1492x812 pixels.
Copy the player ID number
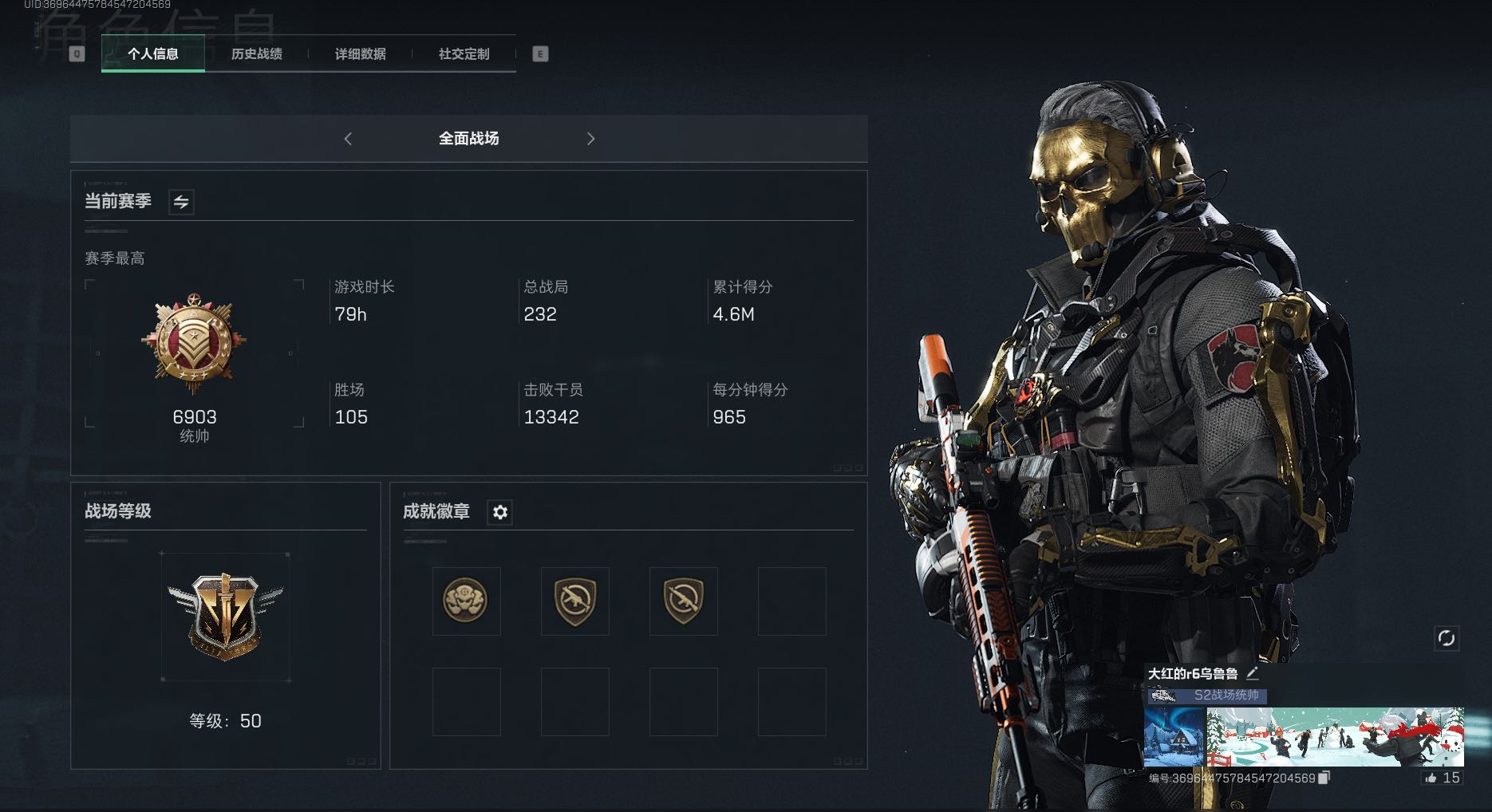[x=1324, y=778]
